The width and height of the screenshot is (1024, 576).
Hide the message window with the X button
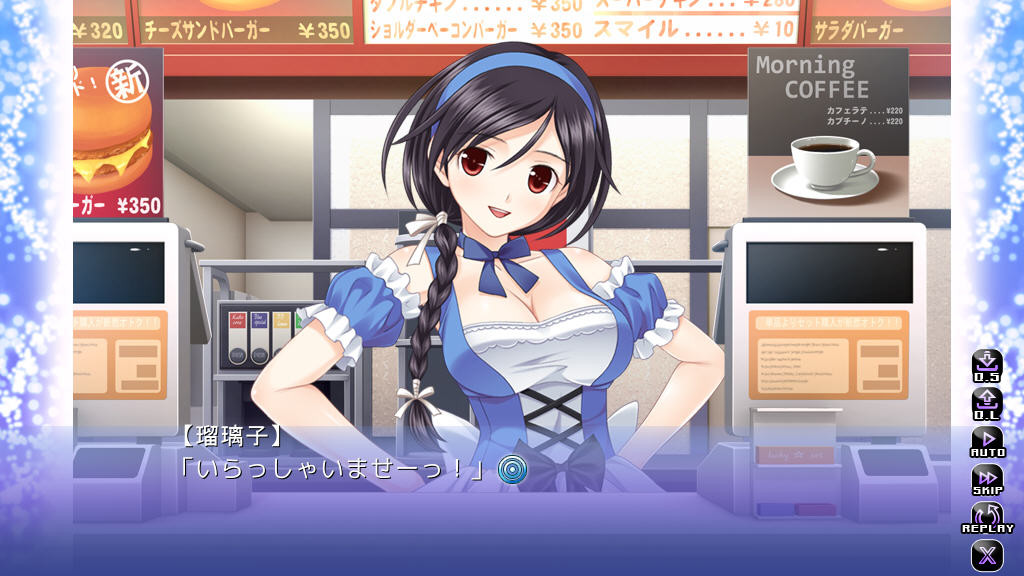[987, 555]
